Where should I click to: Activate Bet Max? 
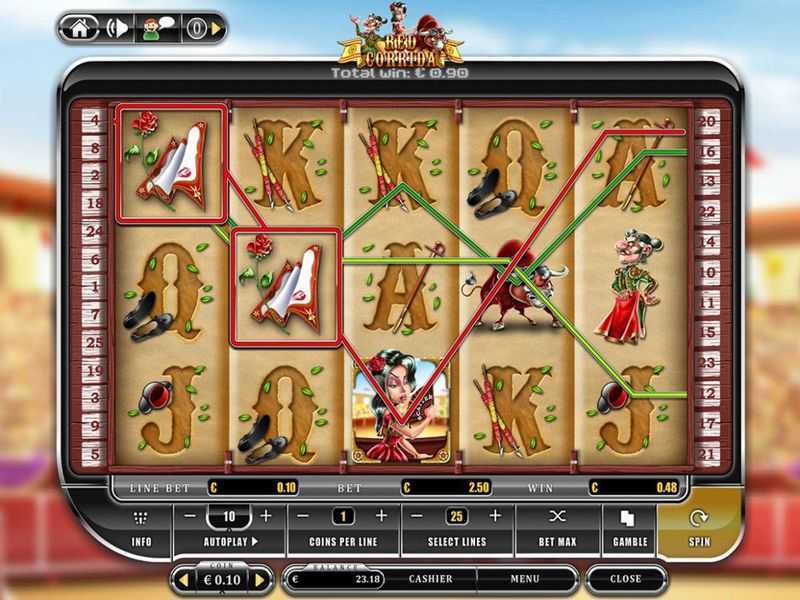[558, 529]
